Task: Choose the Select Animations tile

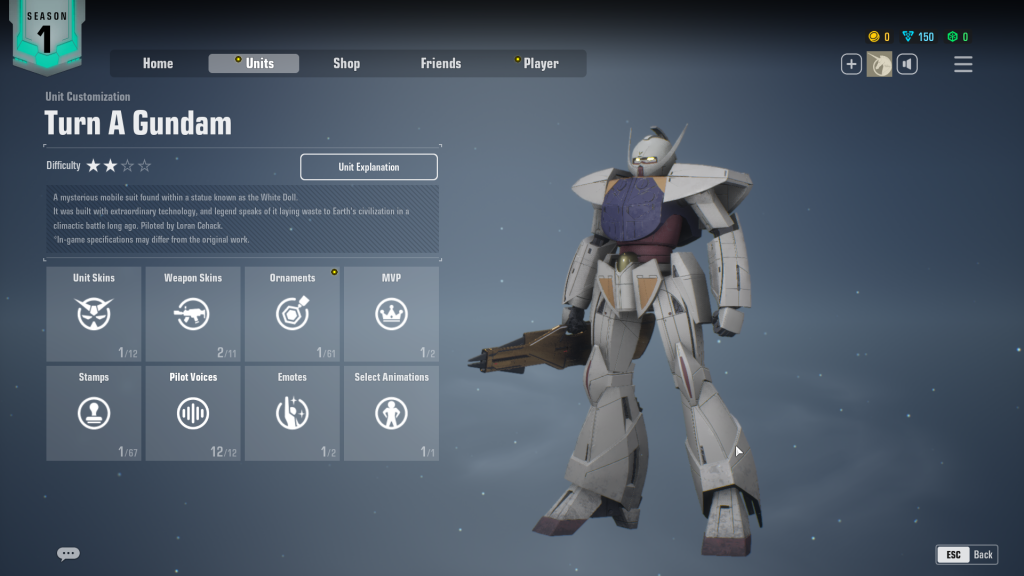Action: [391, 413]
